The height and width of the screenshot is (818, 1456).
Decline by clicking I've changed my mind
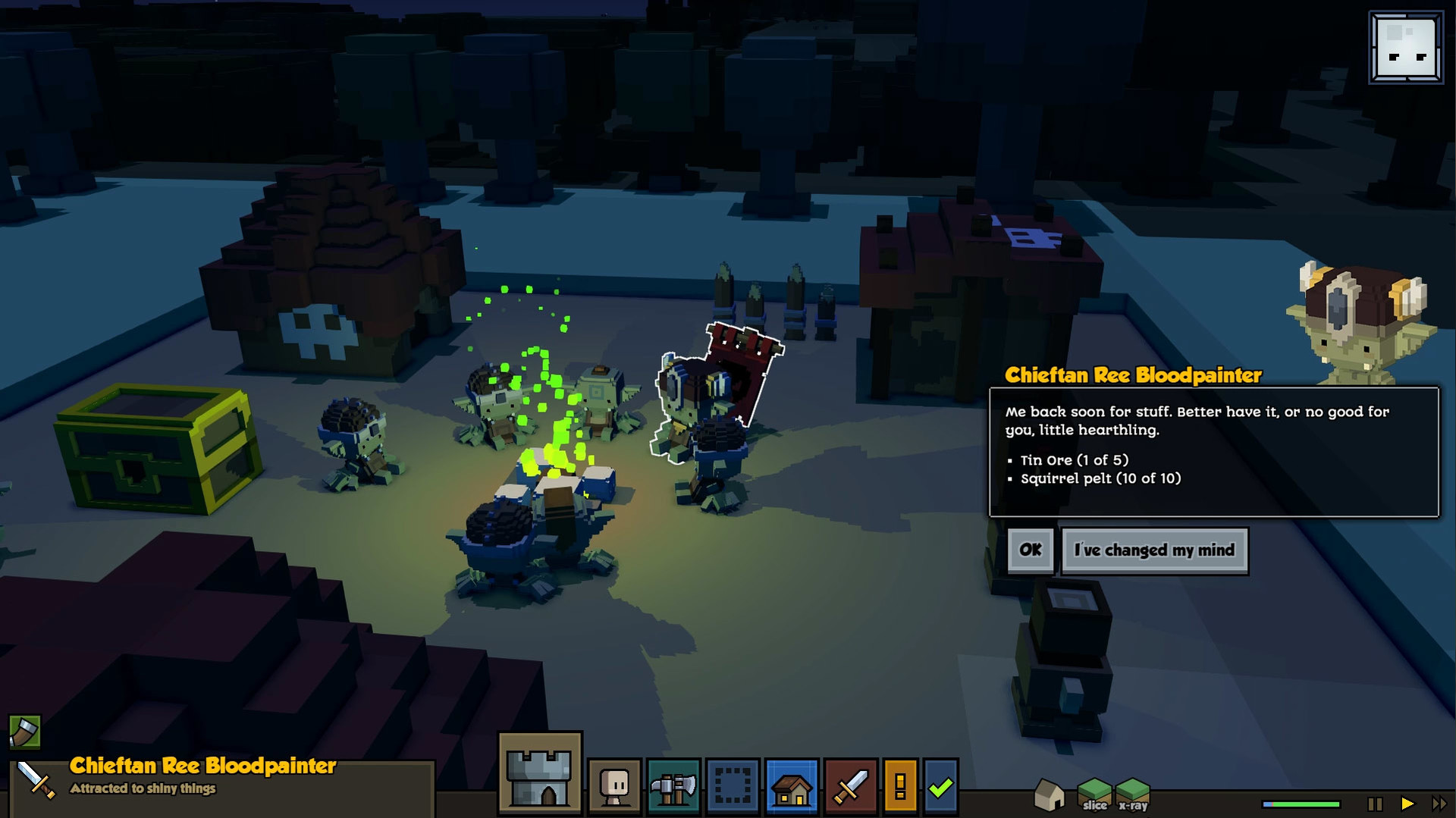(x=1154, y=550)
